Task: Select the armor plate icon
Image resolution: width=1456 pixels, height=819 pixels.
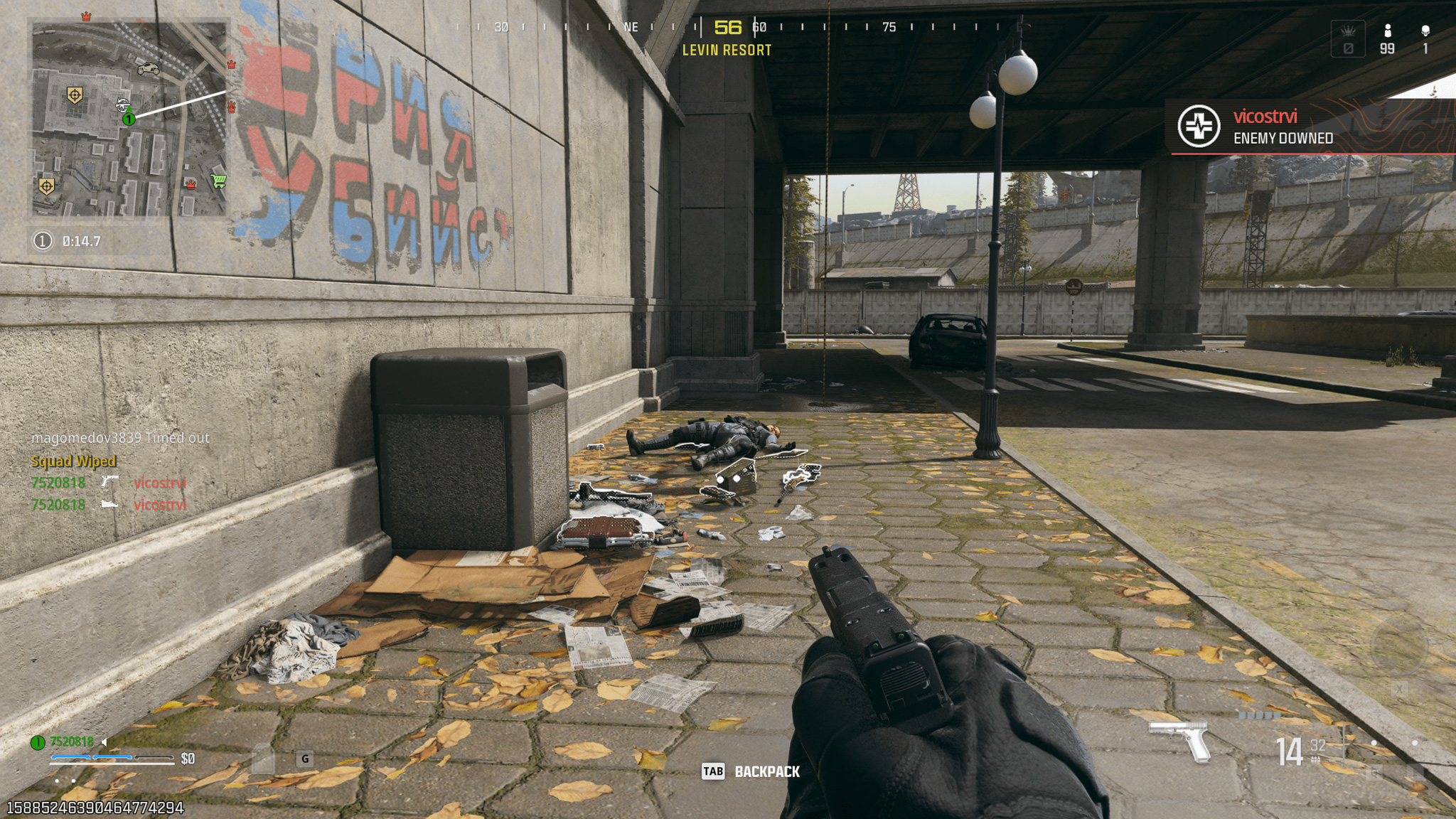Action: click(263, 759)
